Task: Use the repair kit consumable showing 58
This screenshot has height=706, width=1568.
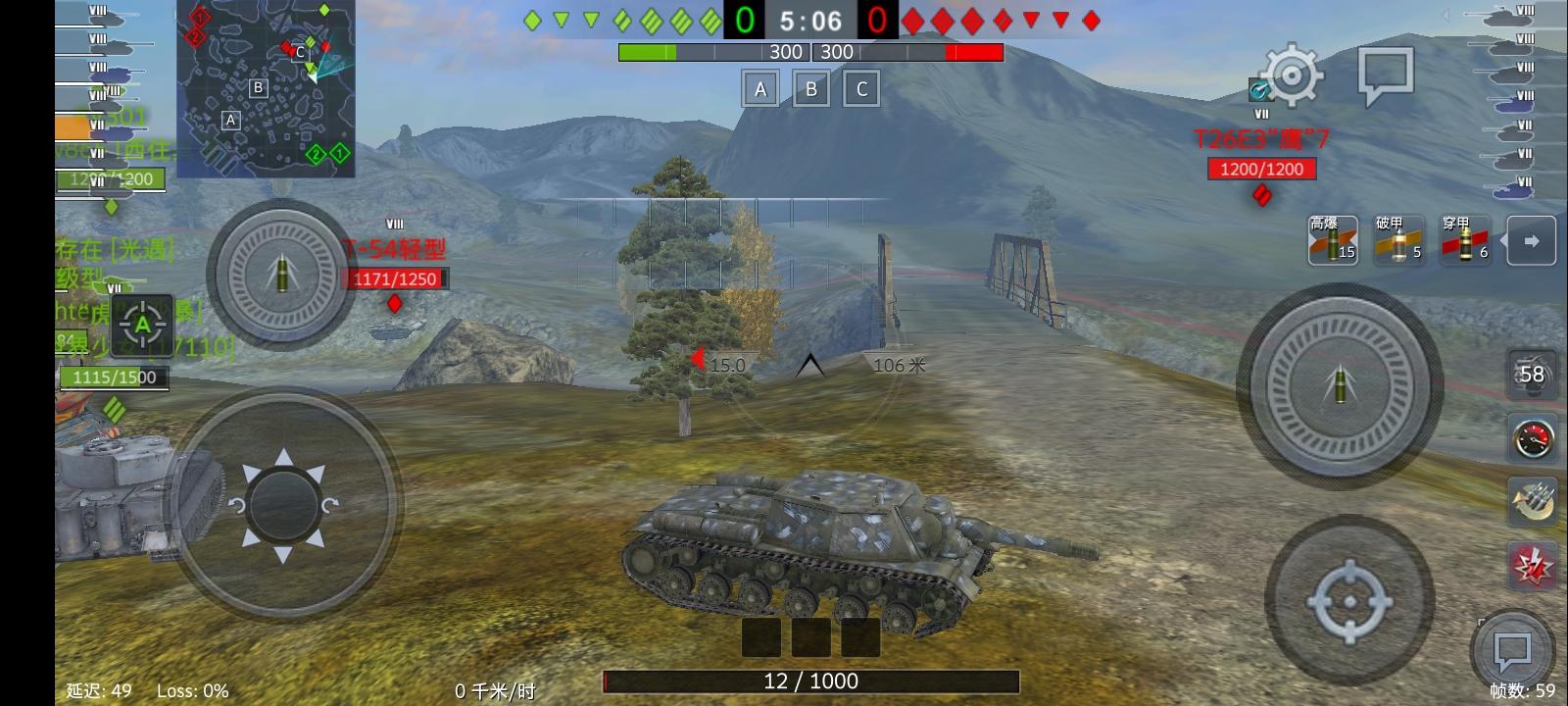Action: point(1531,375)
